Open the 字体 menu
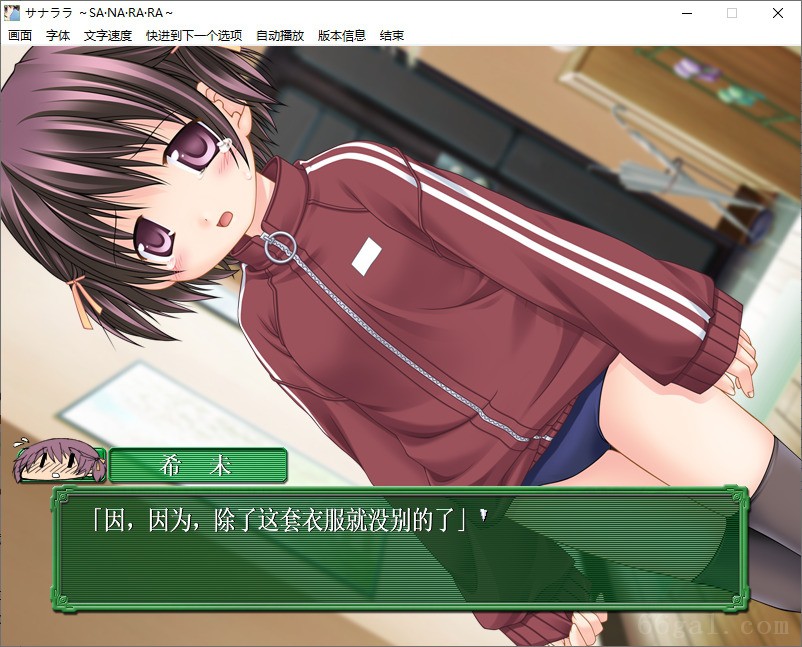This screenshot has height=647, width=802. pos(58,35)
